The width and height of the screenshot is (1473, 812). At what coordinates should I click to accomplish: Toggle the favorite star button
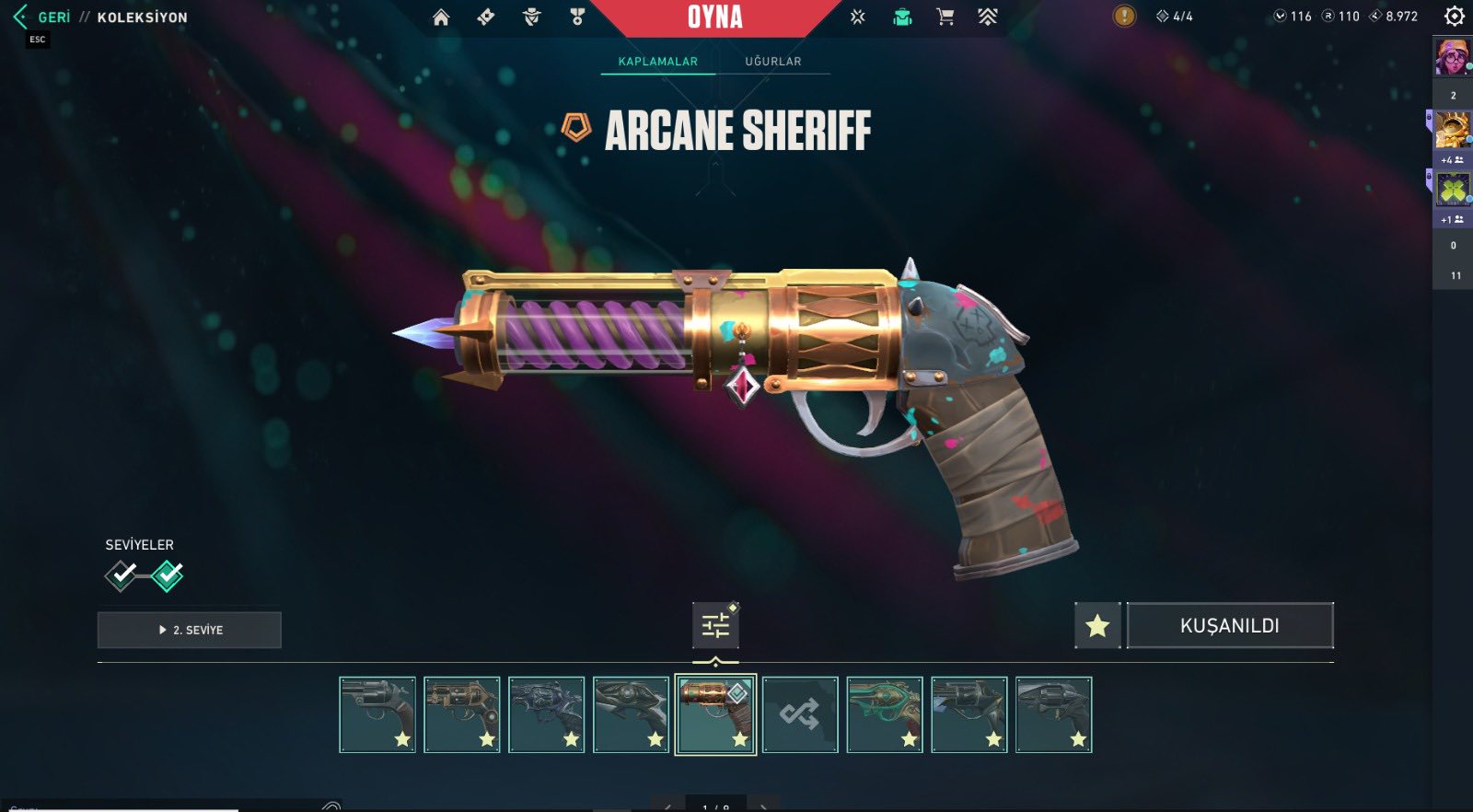pyautogui.click(x=1097, y=626)
